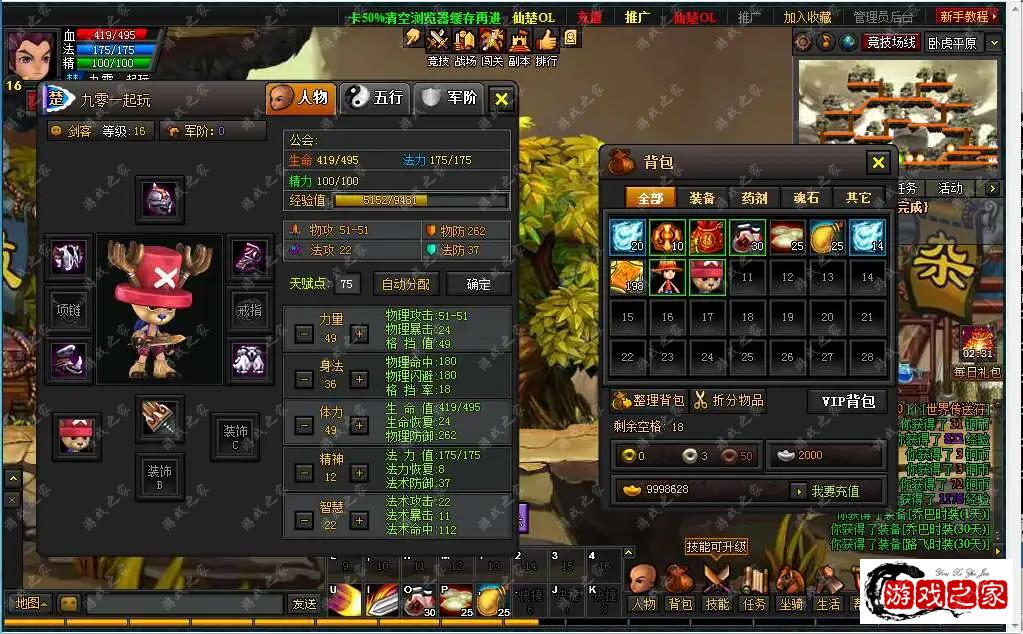The height and width of the screenshot is (634, 1023).
Task: Decrease 智慧 with its minus button
Action: [304, 520]
